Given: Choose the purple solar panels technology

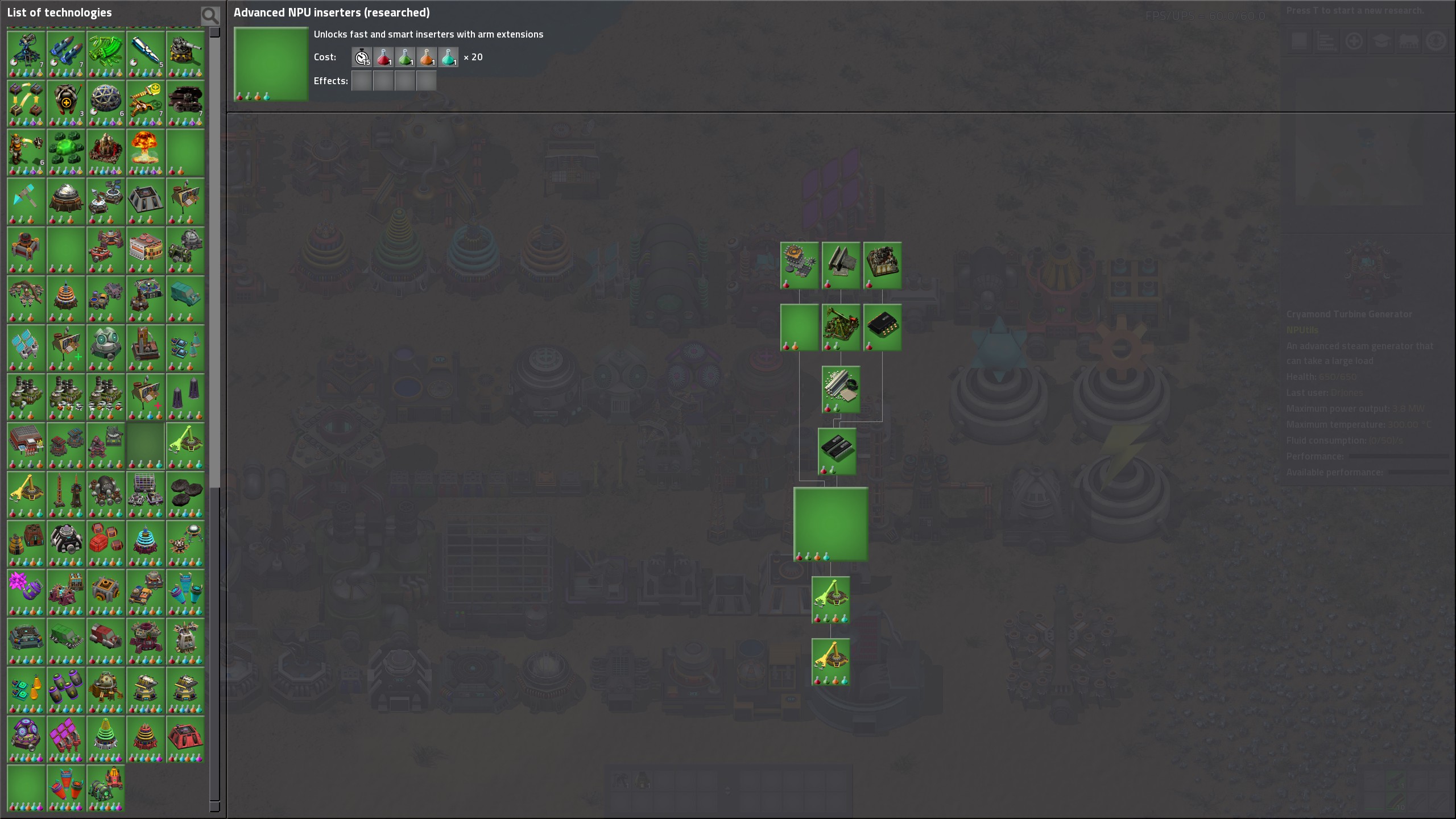Looking at the screenshot, I should [66, 739].
